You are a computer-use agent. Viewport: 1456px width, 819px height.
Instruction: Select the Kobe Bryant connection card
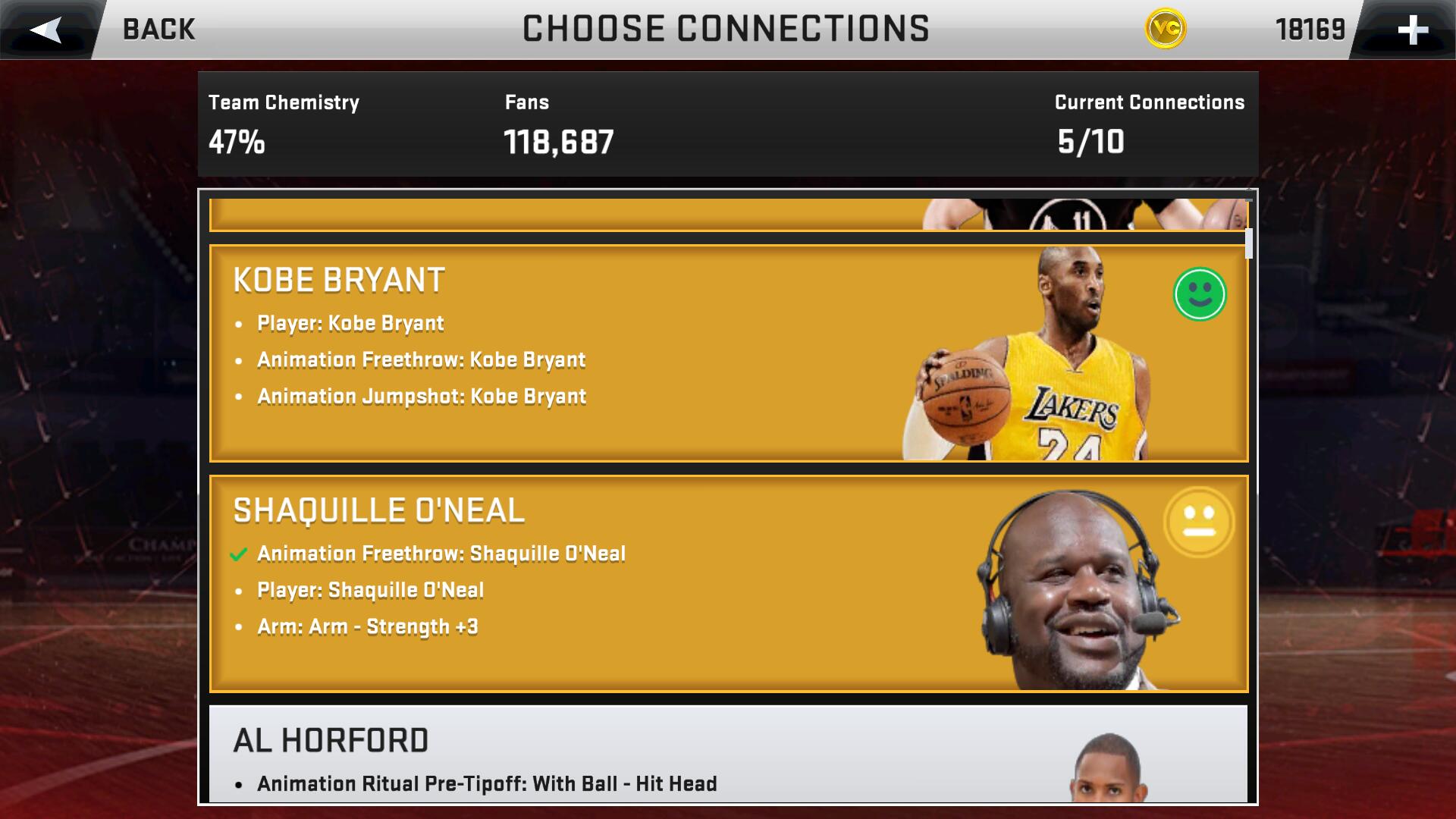[x=728, y=353]
